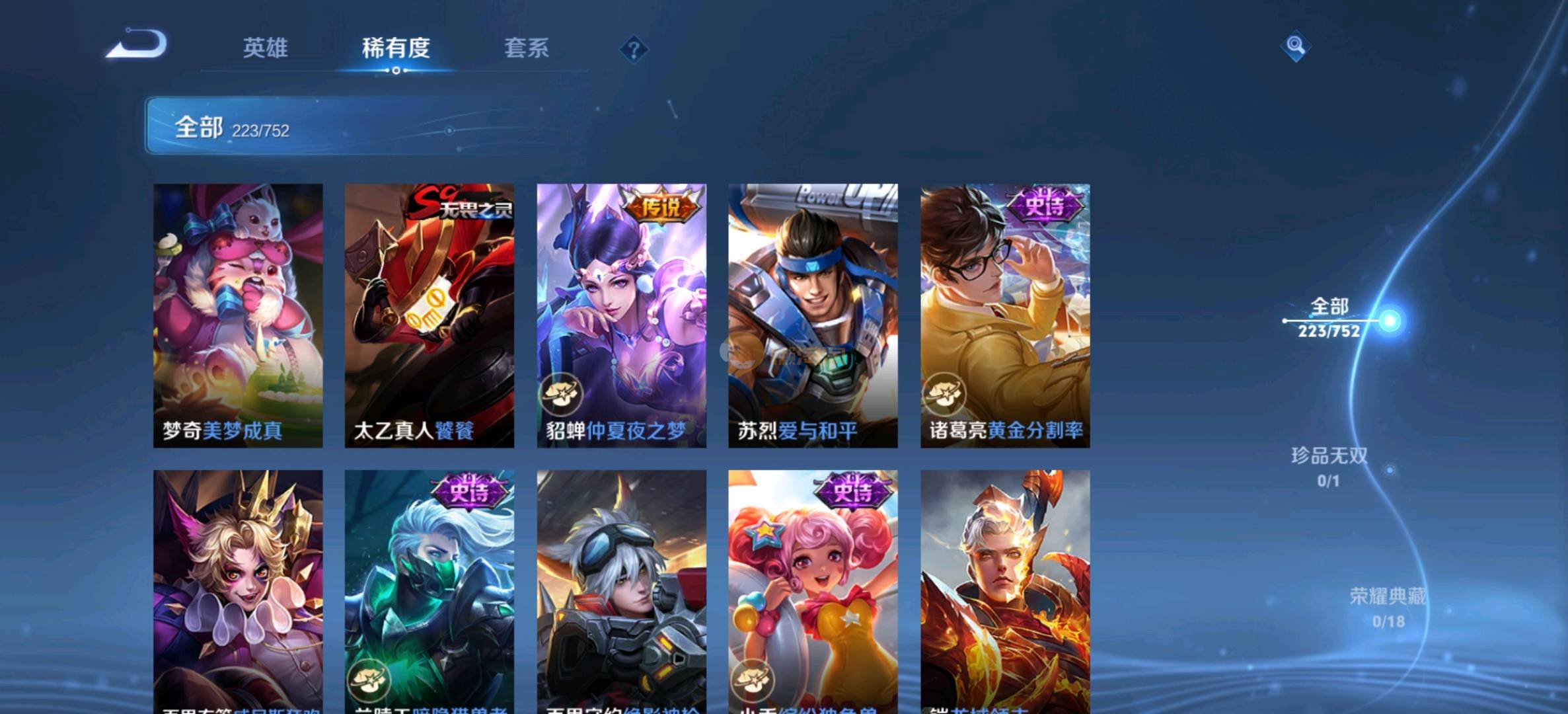Choose the 太乙真人 饕餮 skin card

click(429, 315)
